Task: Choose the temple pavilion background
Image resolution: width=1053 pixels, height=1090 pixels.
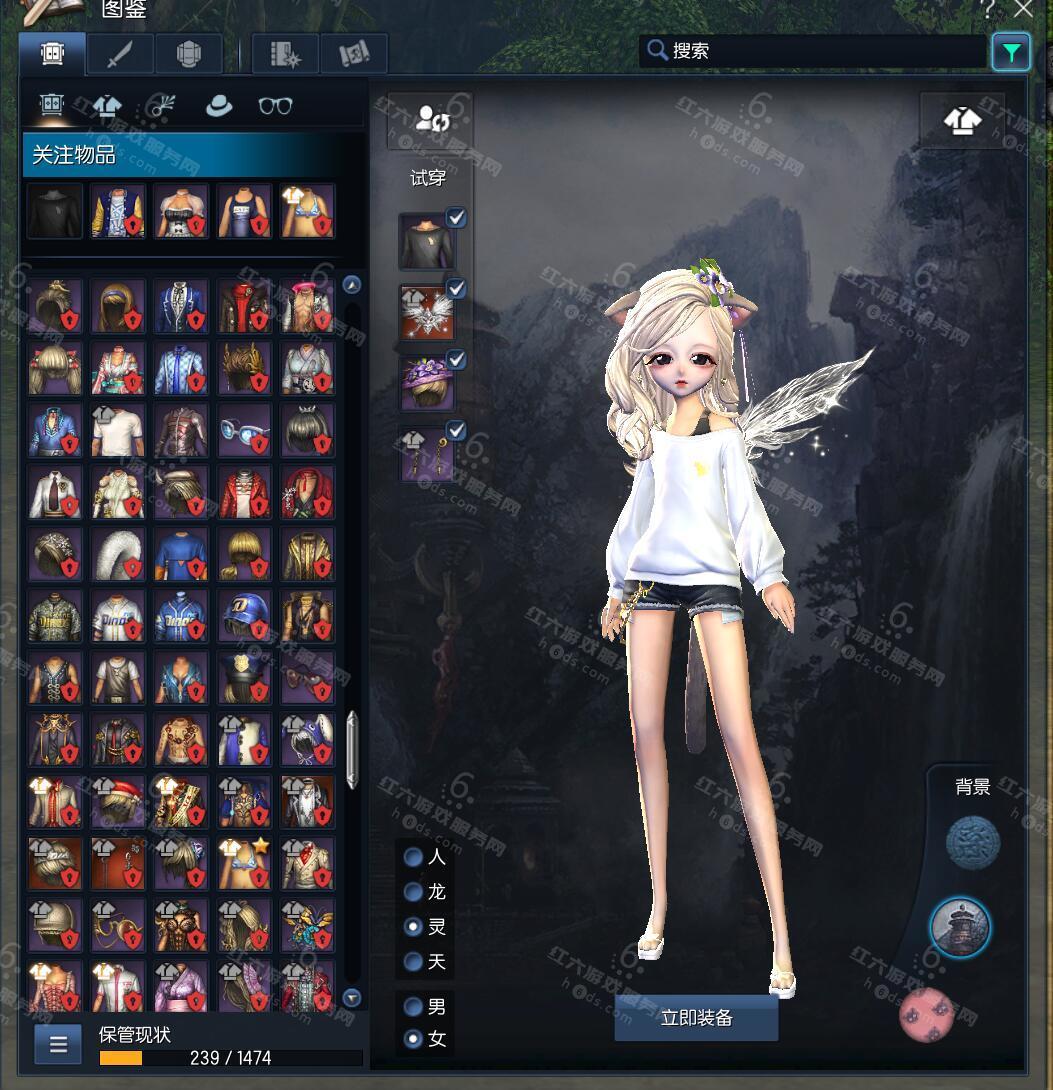Action: (960, 927)
